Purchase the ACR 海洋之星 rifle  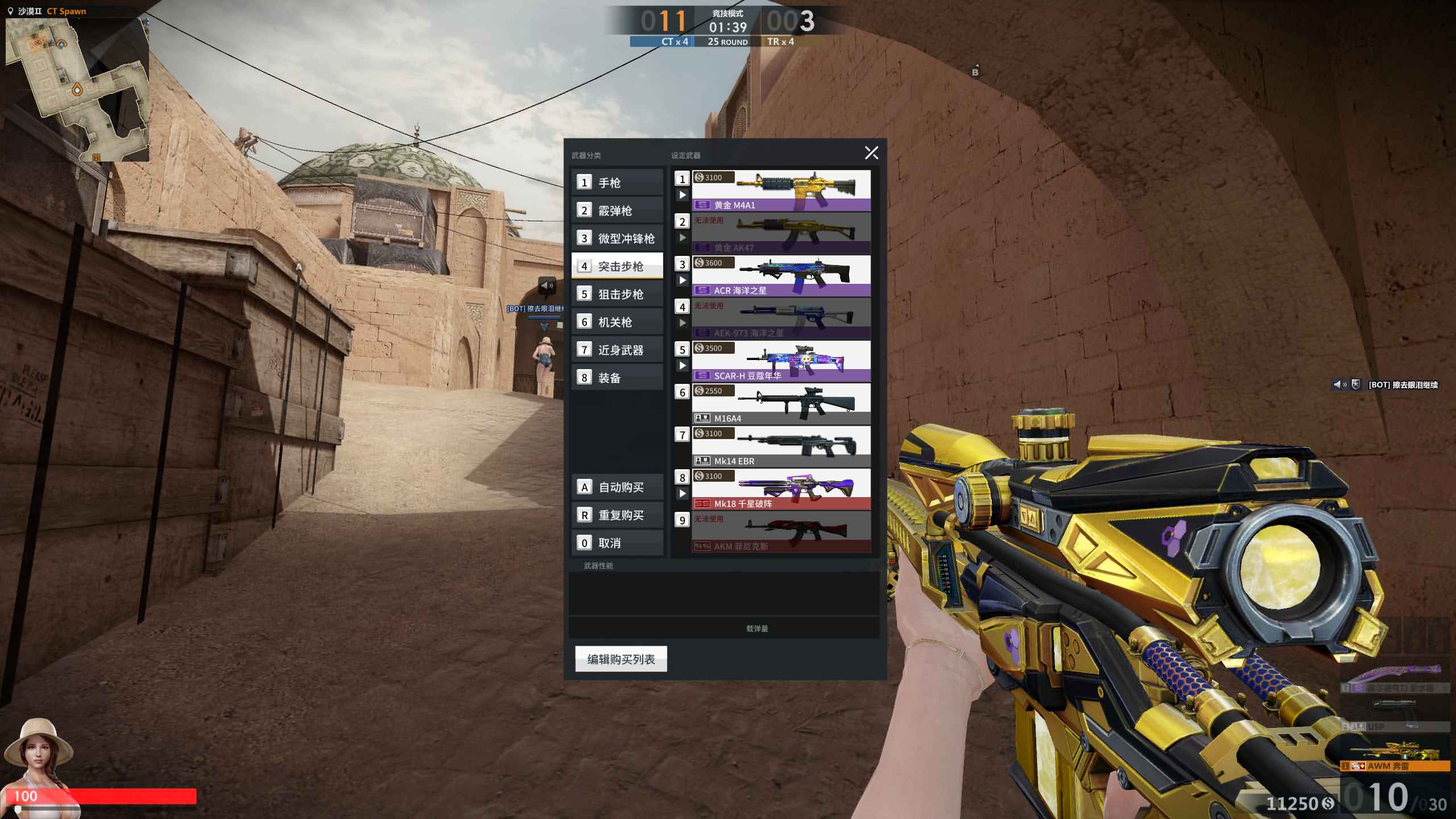click(781, 276)
